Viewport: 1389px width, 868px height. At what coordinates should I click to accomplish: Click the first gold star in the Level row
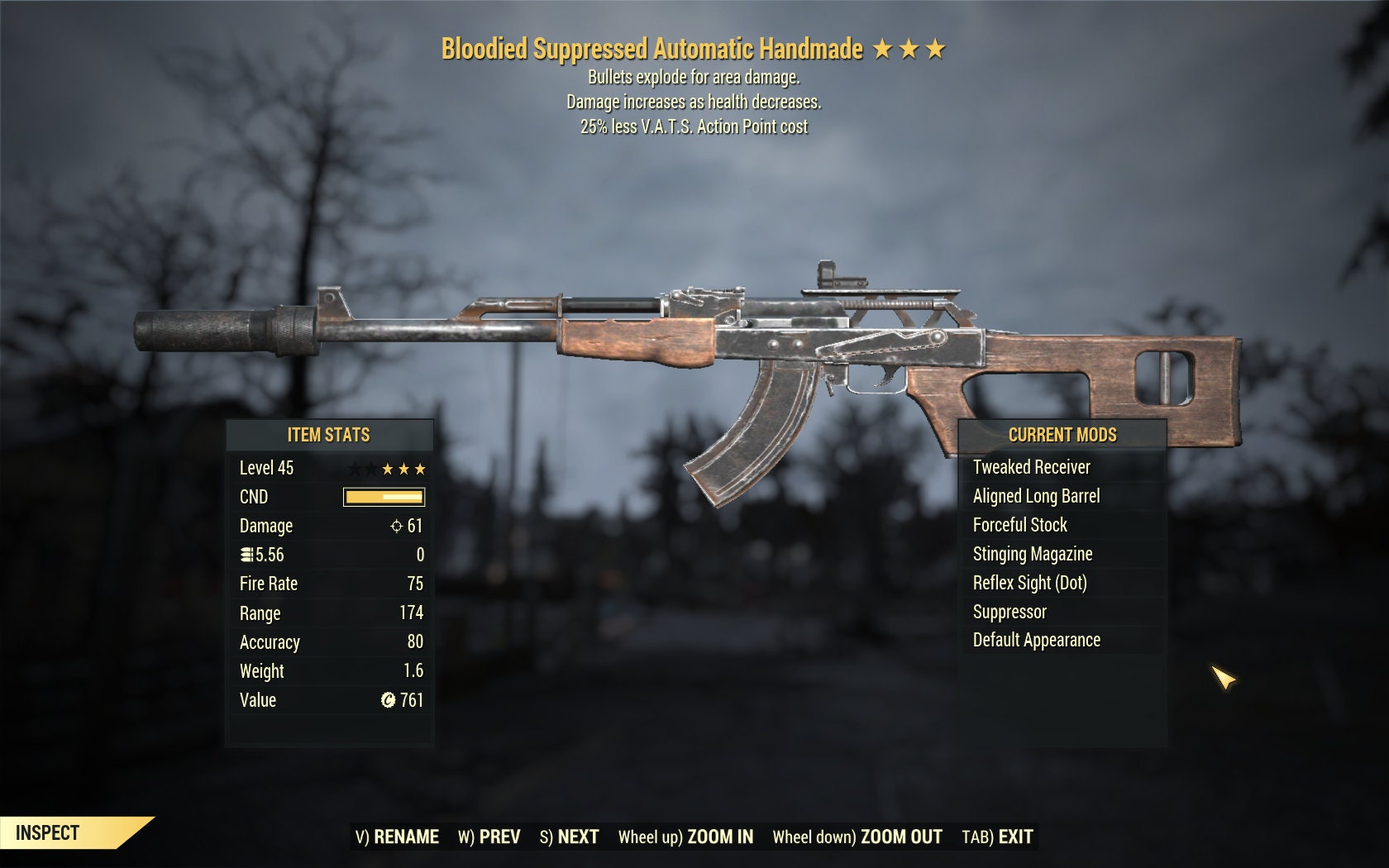coord(388,468)
